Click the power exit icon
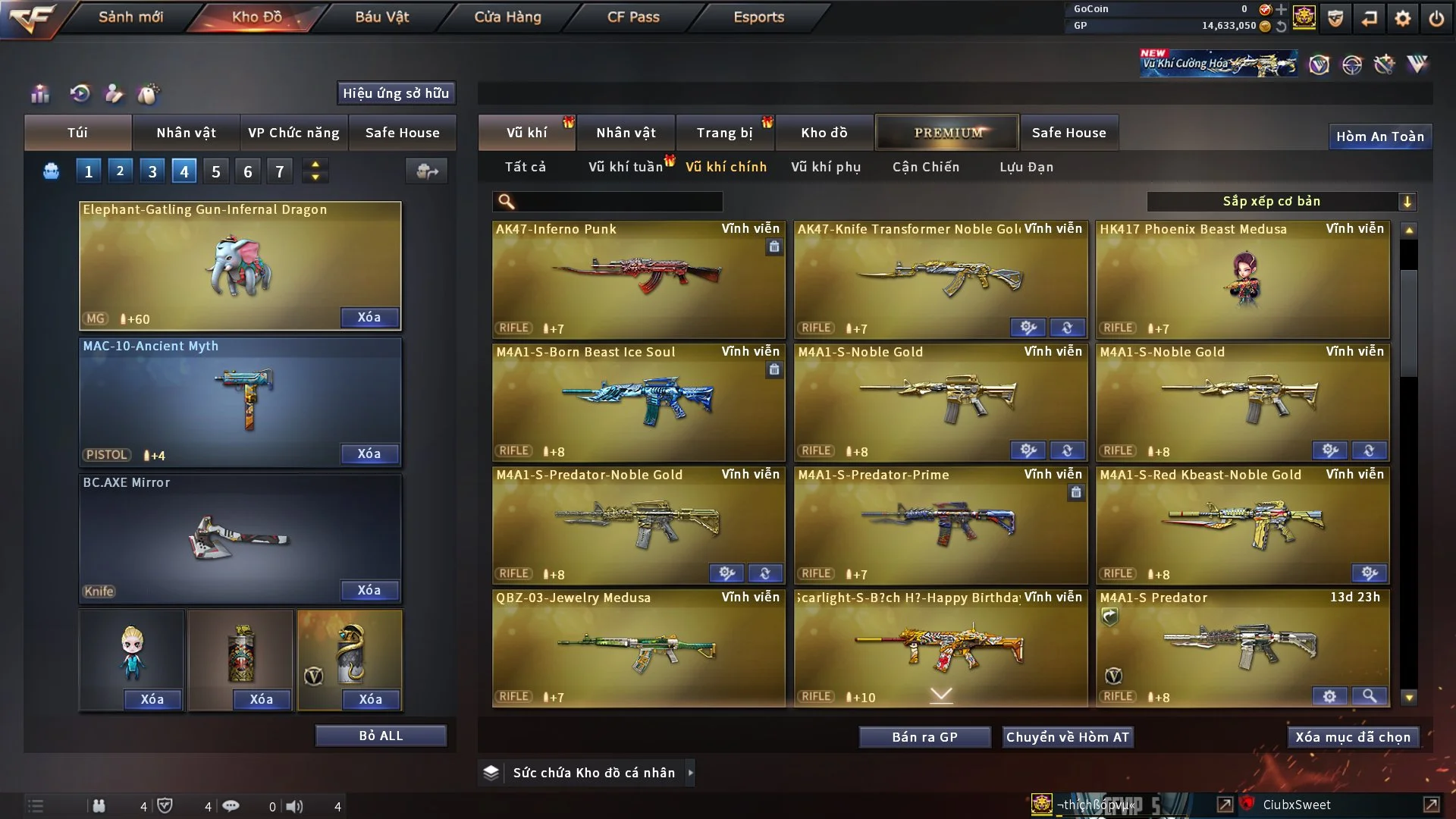This screenshot has height=819, width=1456. point(1436,18)
